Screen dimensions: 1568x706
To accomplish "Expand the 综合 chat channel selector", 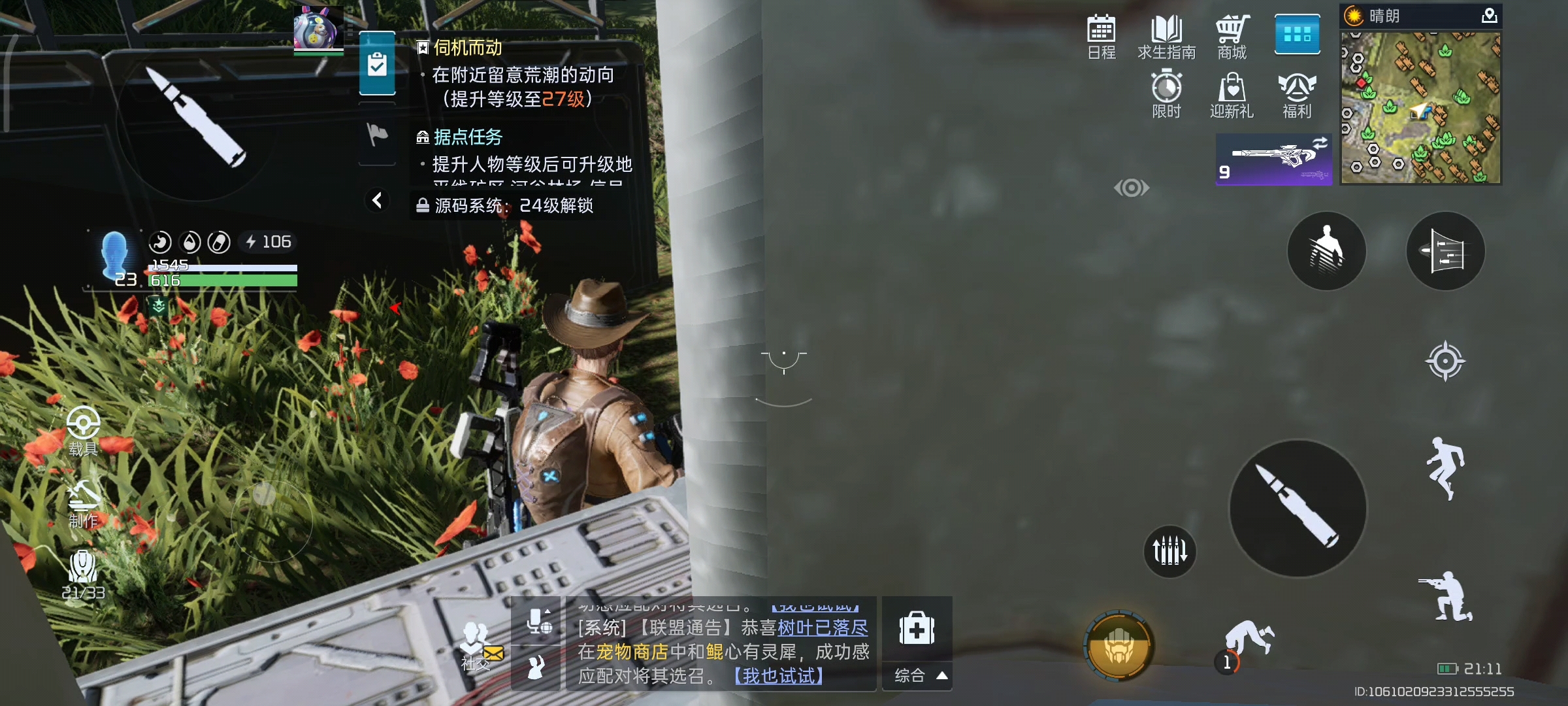I will point(917,676).
